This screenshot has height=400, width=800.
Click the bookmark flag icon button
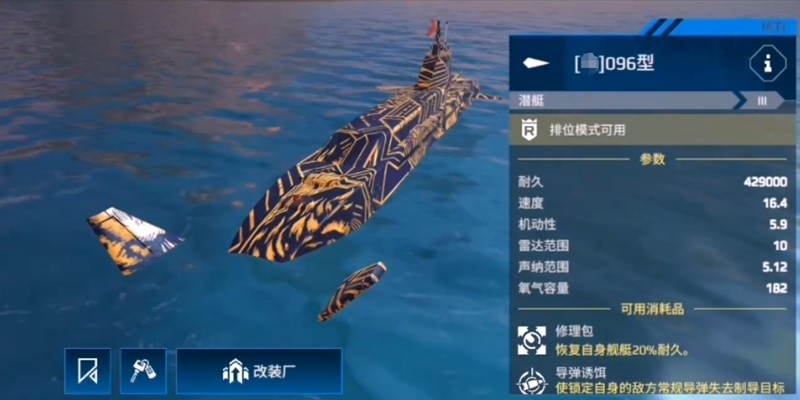pos(88,372)
